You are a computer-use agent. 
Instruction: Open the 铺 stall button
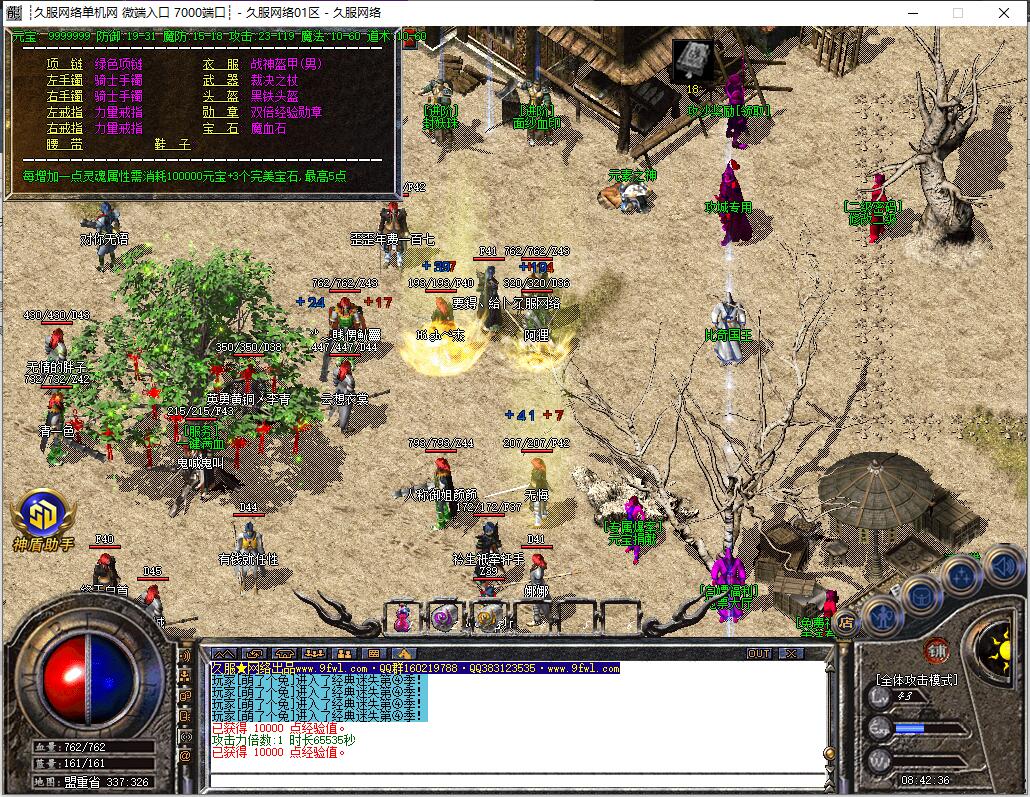936,650
